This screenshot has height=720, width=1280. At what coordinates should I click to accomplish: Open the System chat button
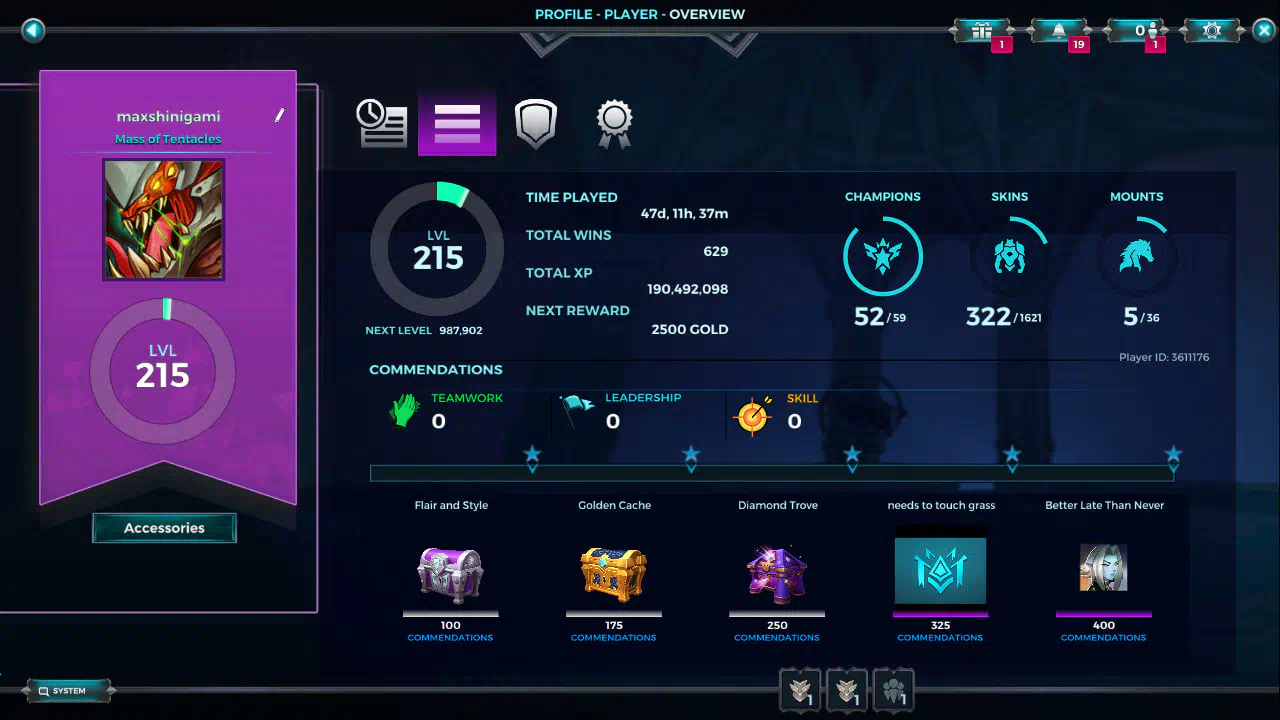coord(68,691)
